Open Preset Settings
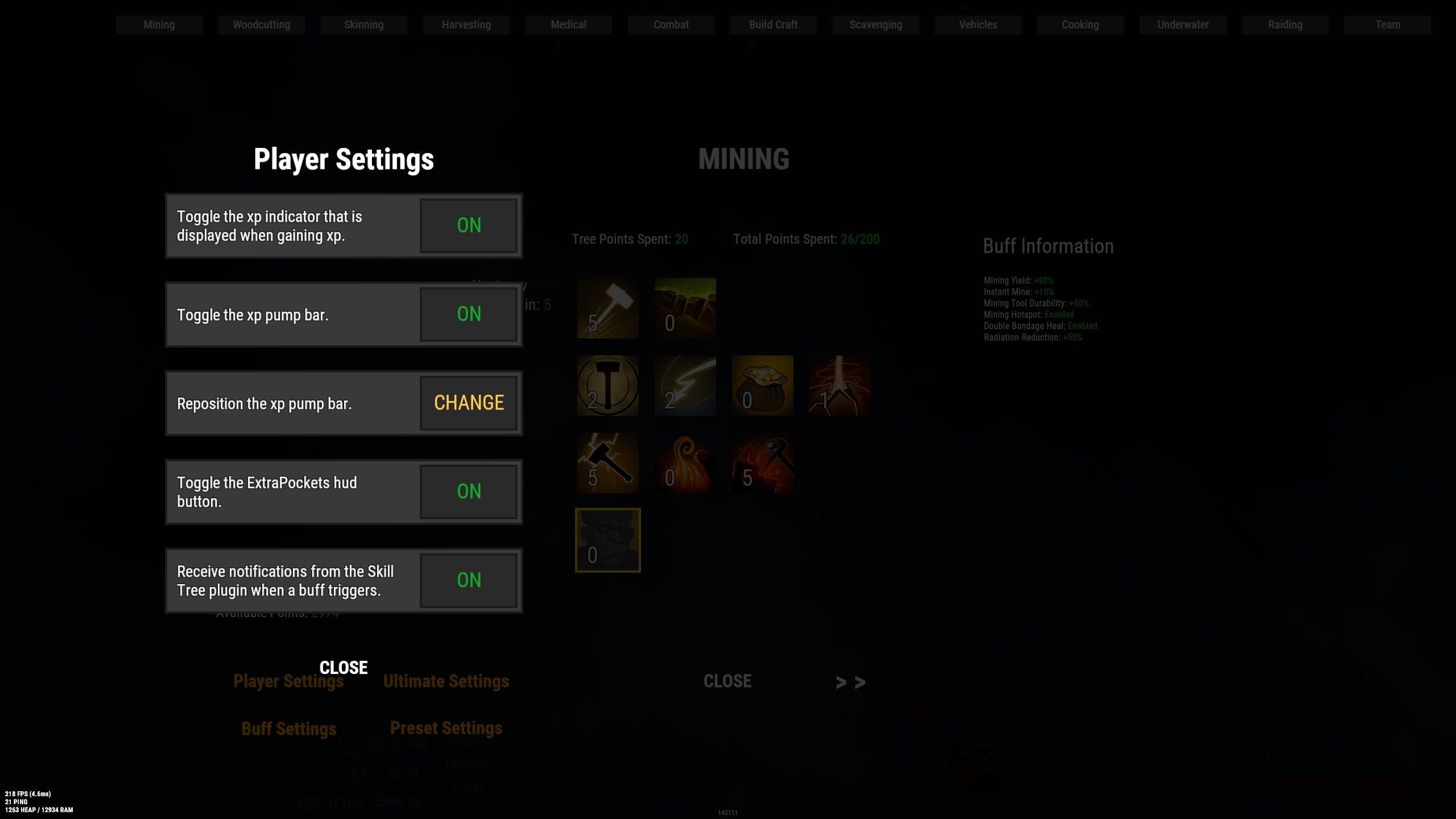Viewport: 1456px width, 819px height. (446, 728)
